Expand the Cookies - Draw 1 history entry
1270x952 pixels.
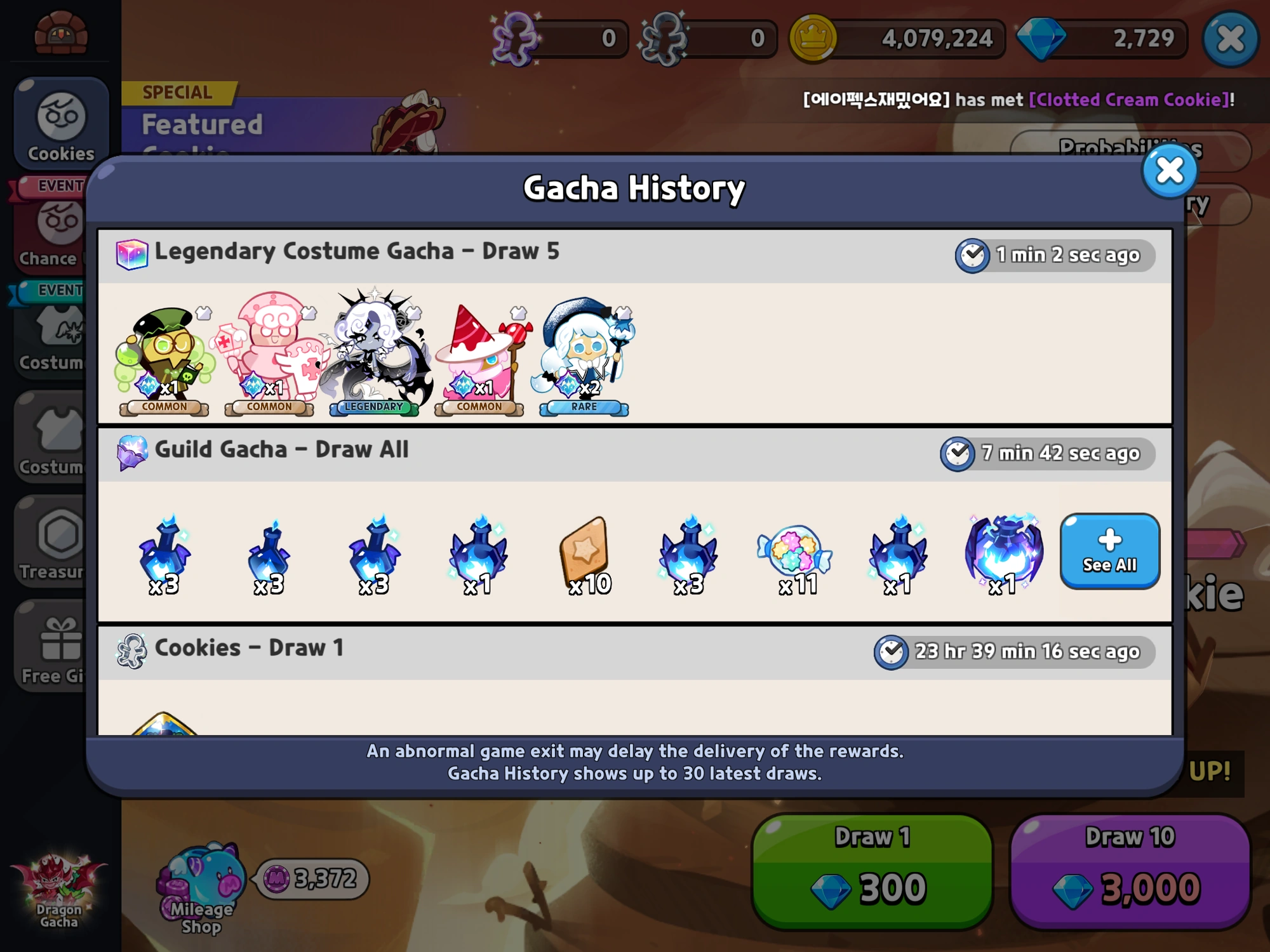tap(248, 648)
